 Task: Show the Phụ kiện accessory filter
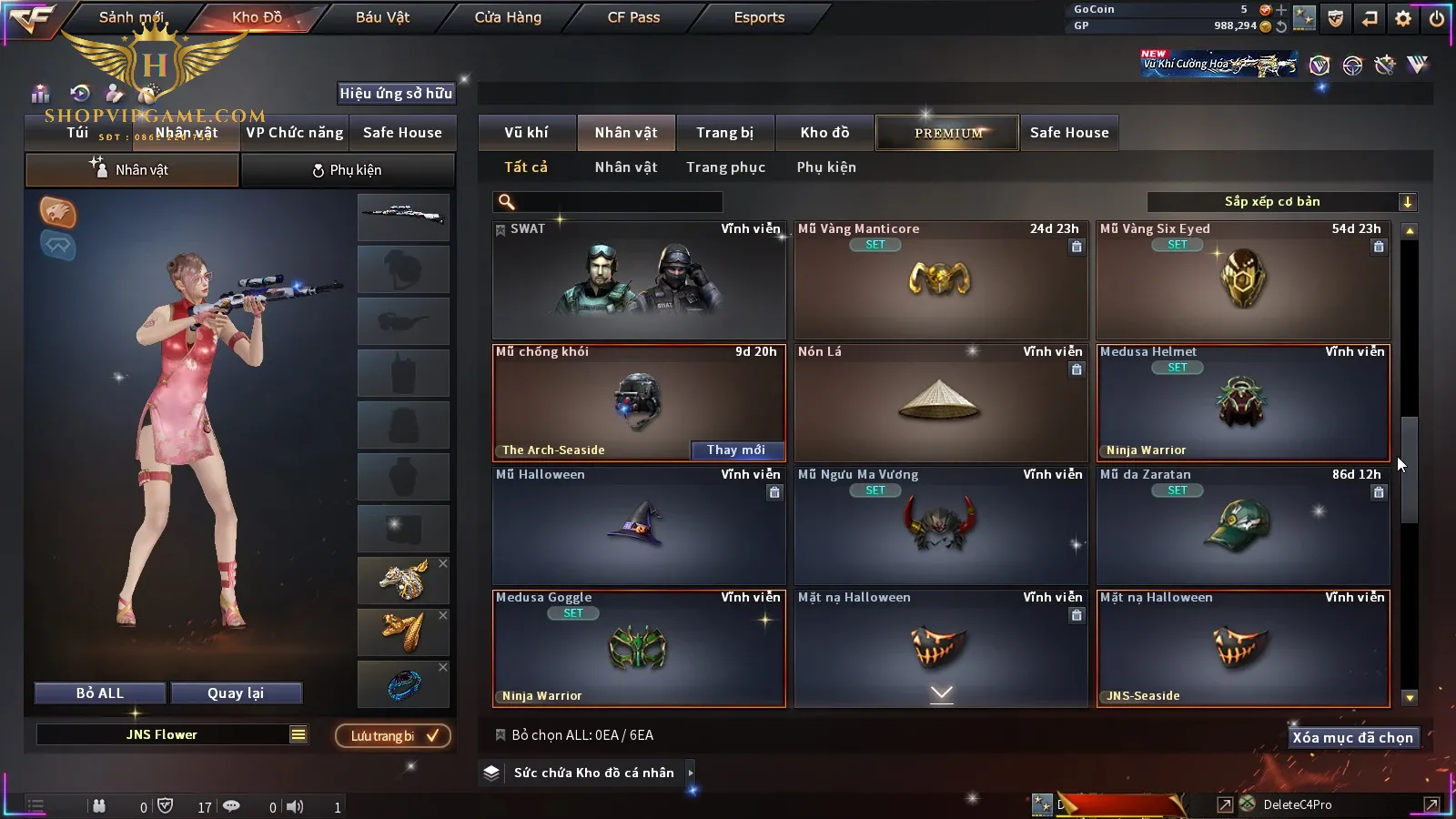click(x=826, y=167)
